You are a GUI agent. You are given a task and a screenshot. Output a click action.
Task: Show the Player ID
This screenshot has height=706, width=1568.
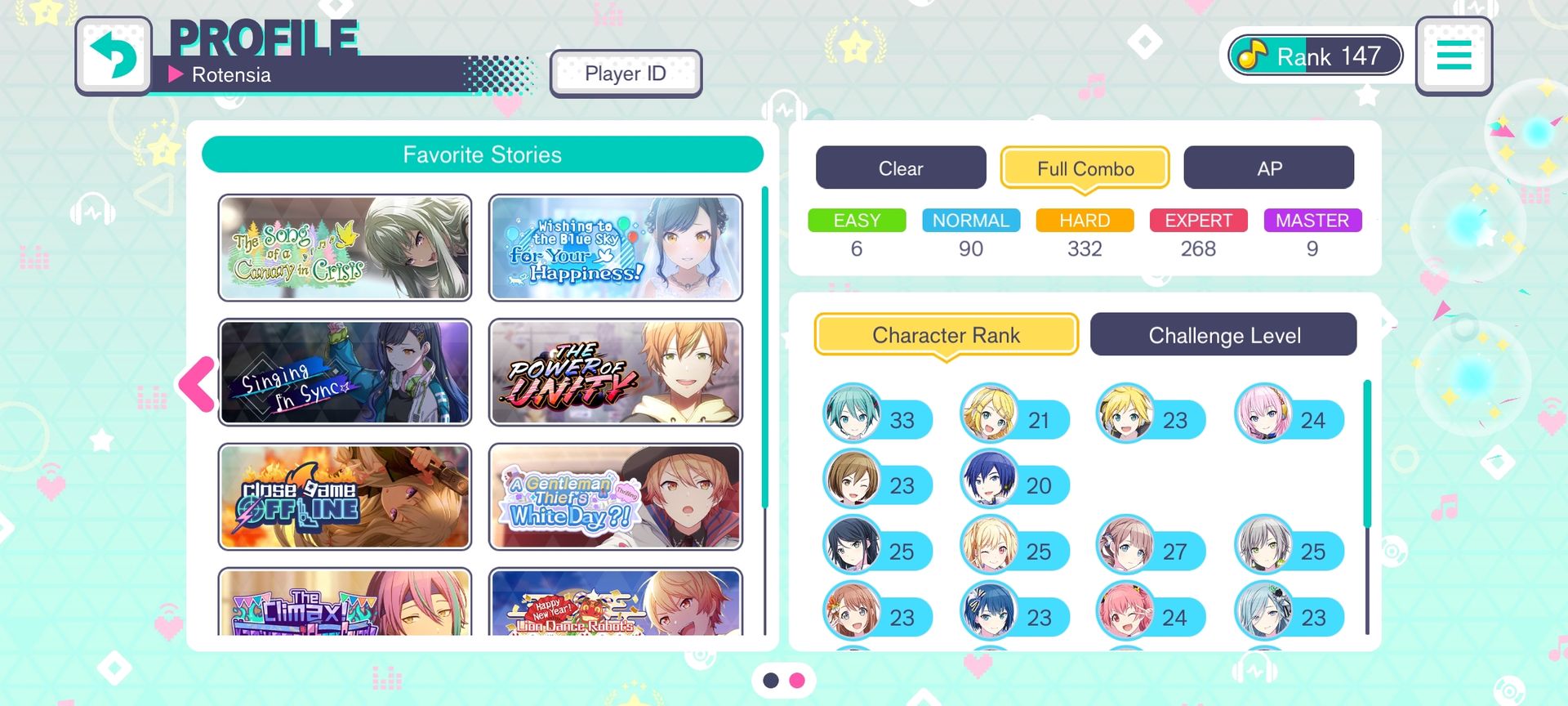point(626,74)
